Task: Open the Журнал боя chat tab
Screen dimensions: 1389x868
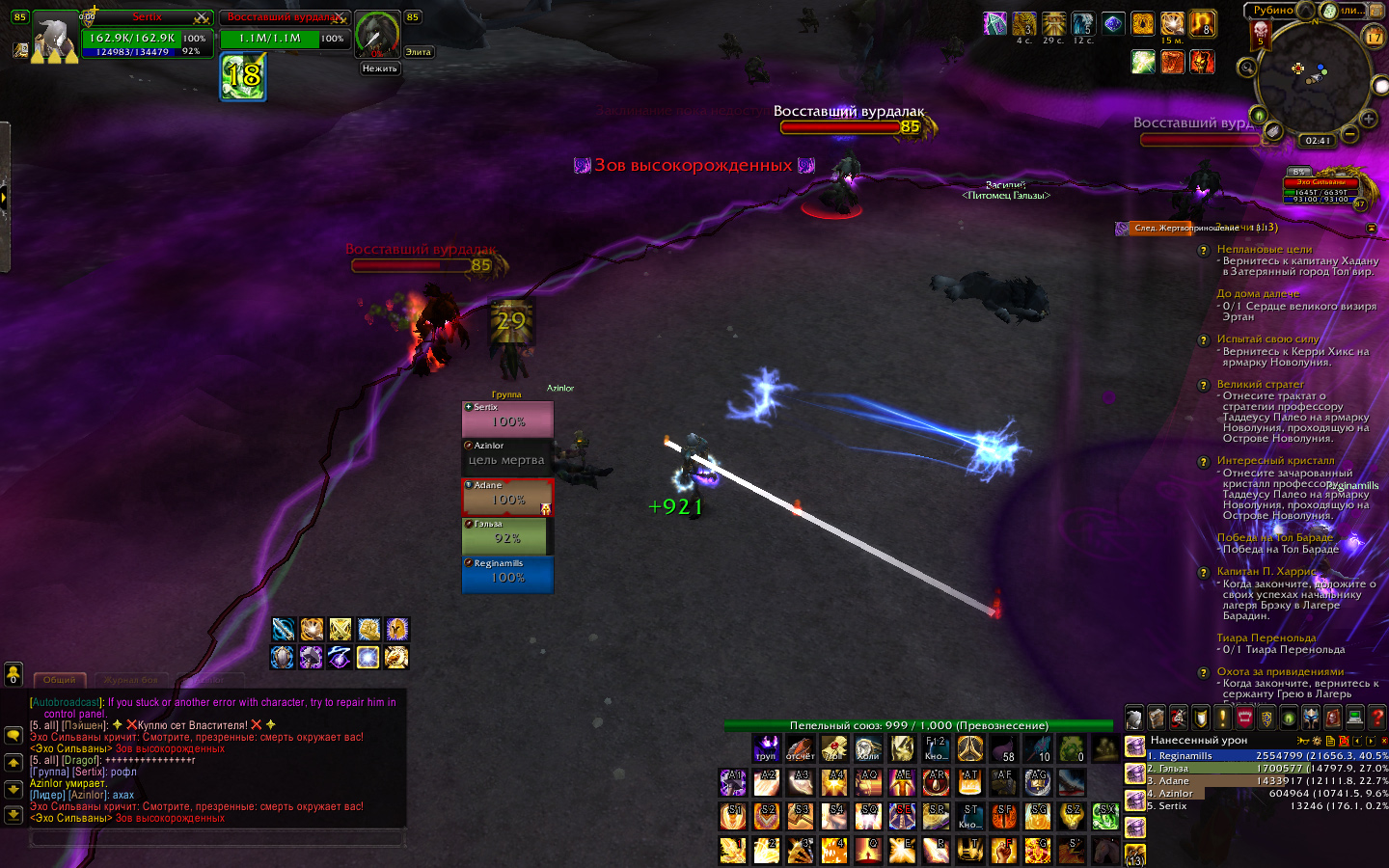Action: click(x=130, y=680)
